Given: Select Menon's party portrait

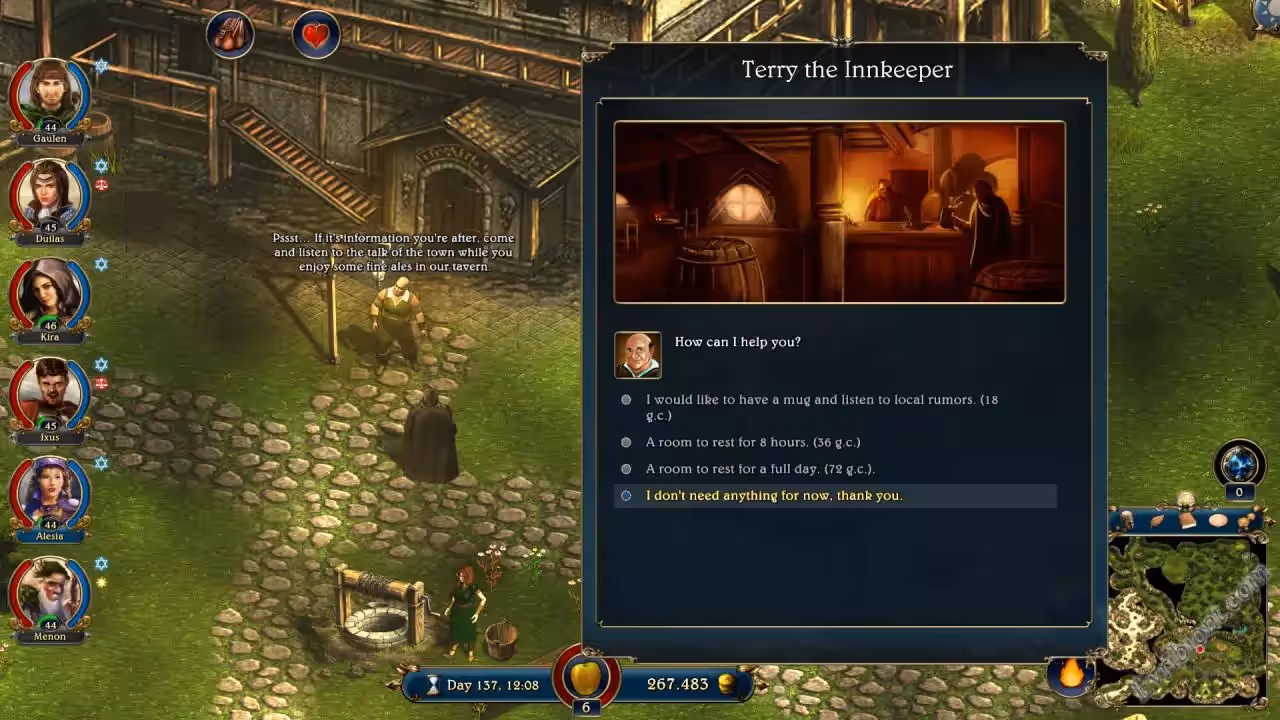Looking at the screenshot, I should 49,593.
